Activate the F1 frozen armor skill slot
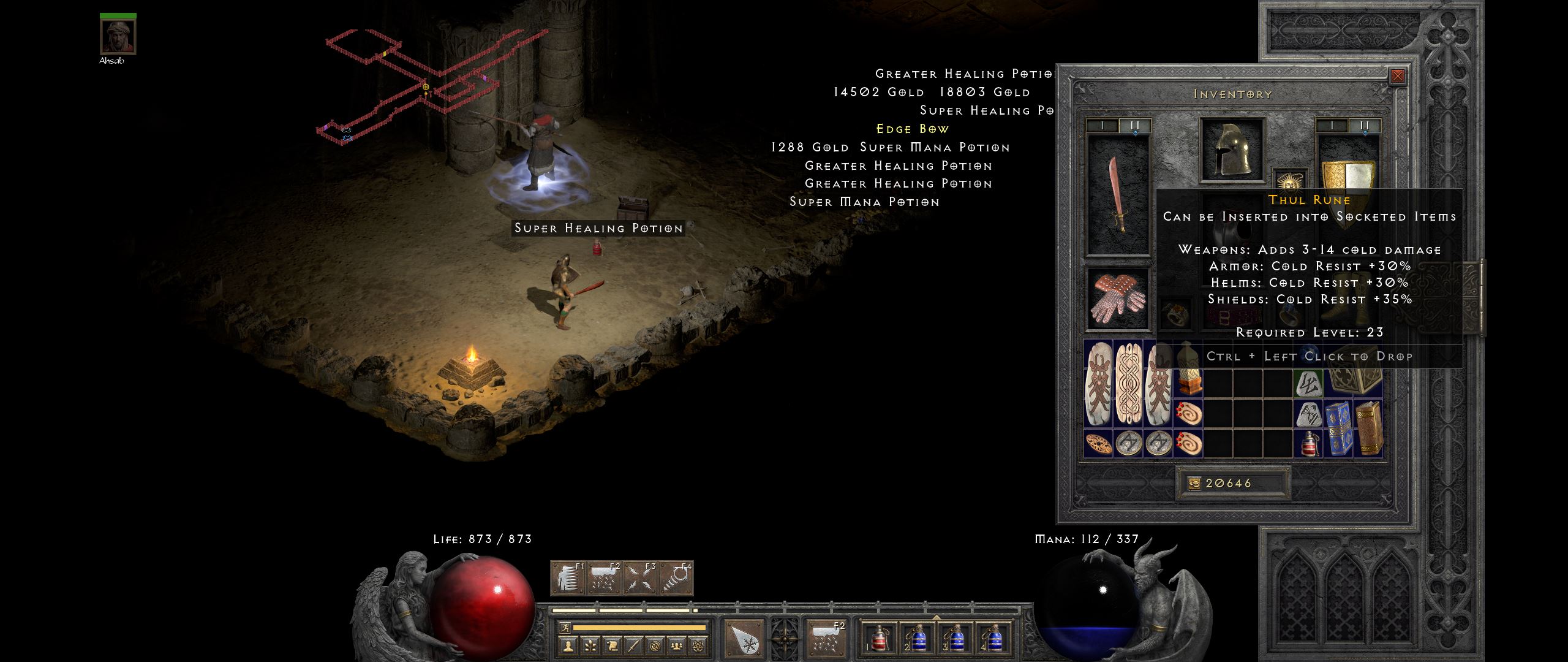 coord(568,579)
